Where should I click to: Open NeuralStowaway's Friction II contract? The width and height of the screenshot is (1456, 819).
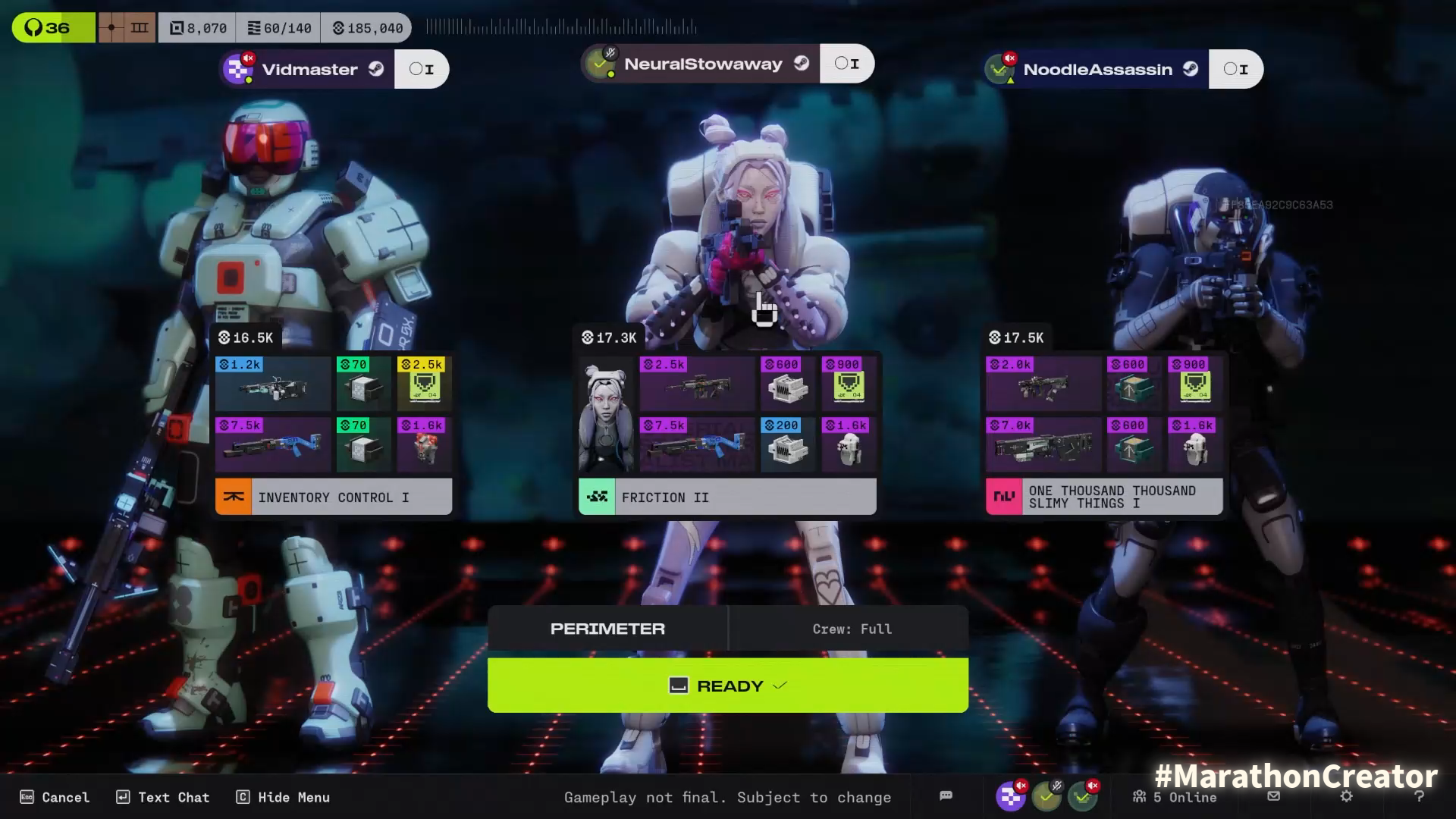click(x=727, y=497)
